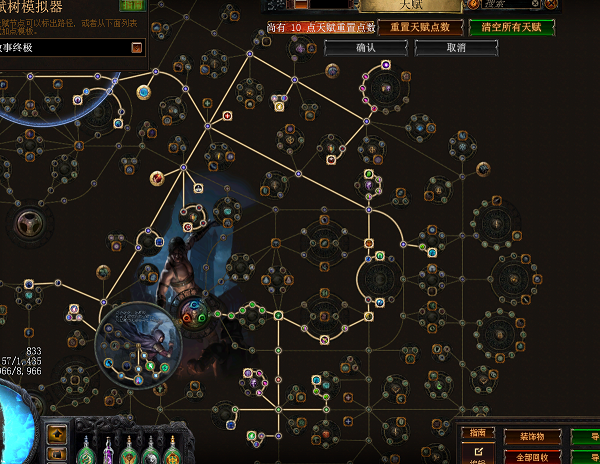Open the circular ascendancy portrait node
Screen dimensions: 600x464
(138, 342)
